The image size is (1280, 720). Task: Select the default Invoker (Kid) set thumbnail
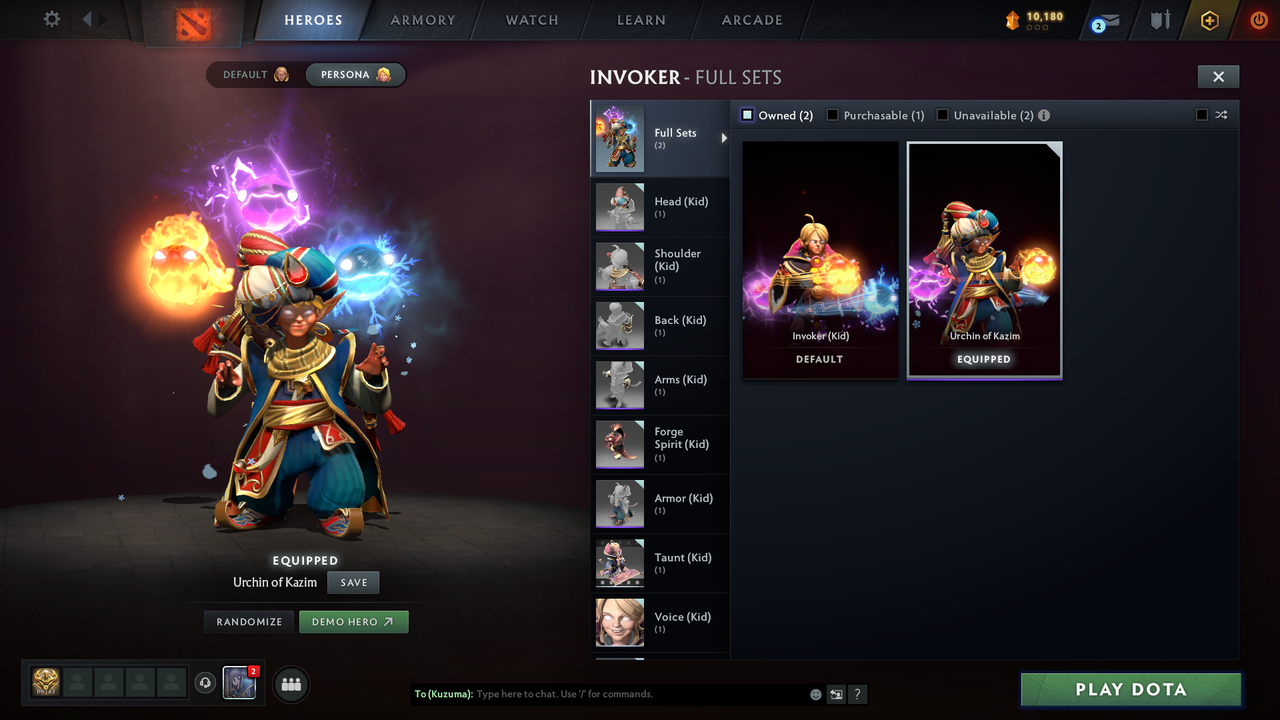820,258
